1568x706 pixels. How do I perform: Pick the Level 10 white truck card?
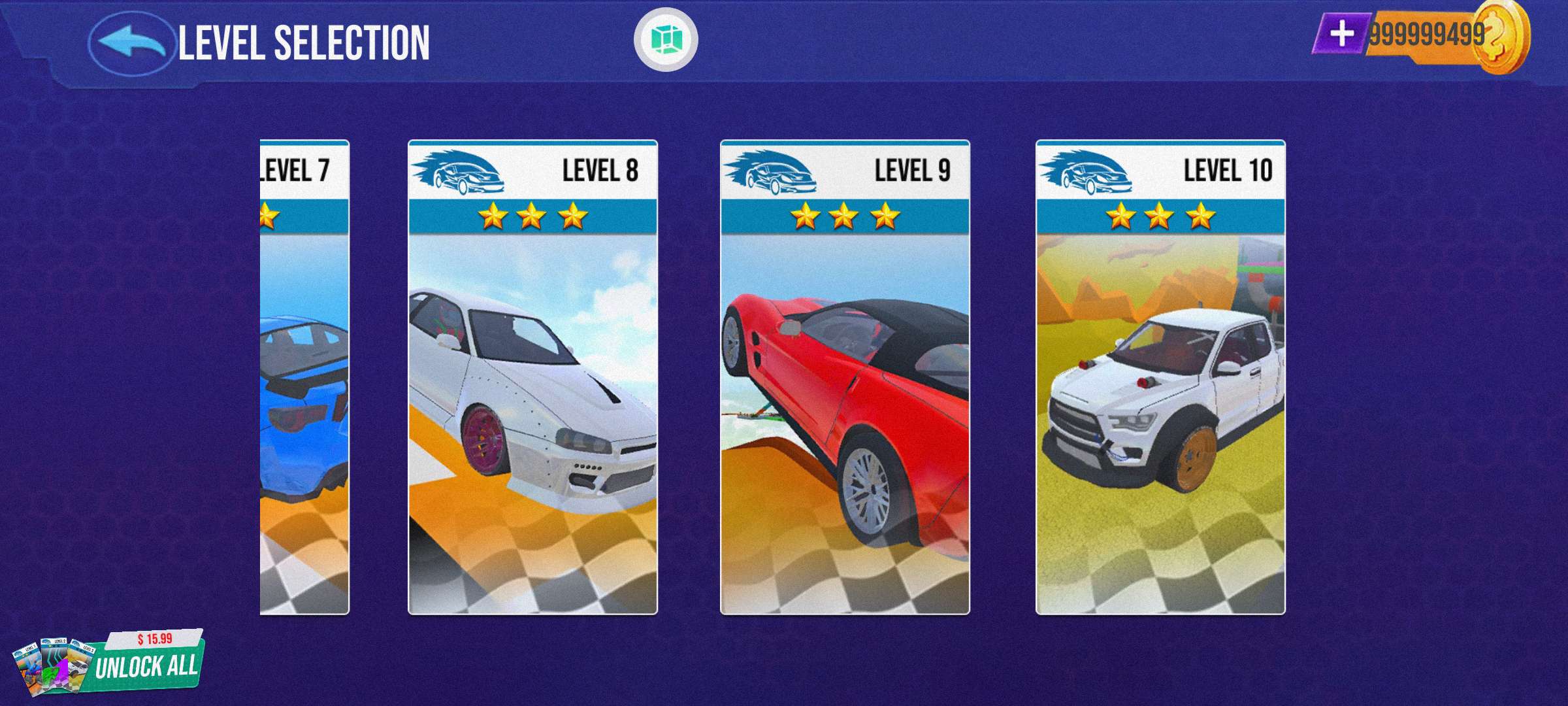(x=1160, y=377)
